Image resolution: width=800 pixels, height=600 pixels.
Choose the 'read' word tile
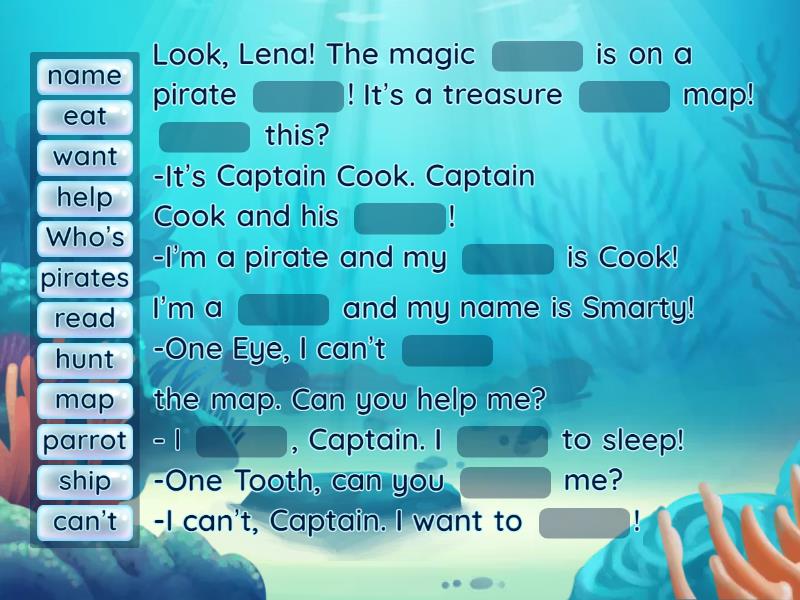[85, 319]
